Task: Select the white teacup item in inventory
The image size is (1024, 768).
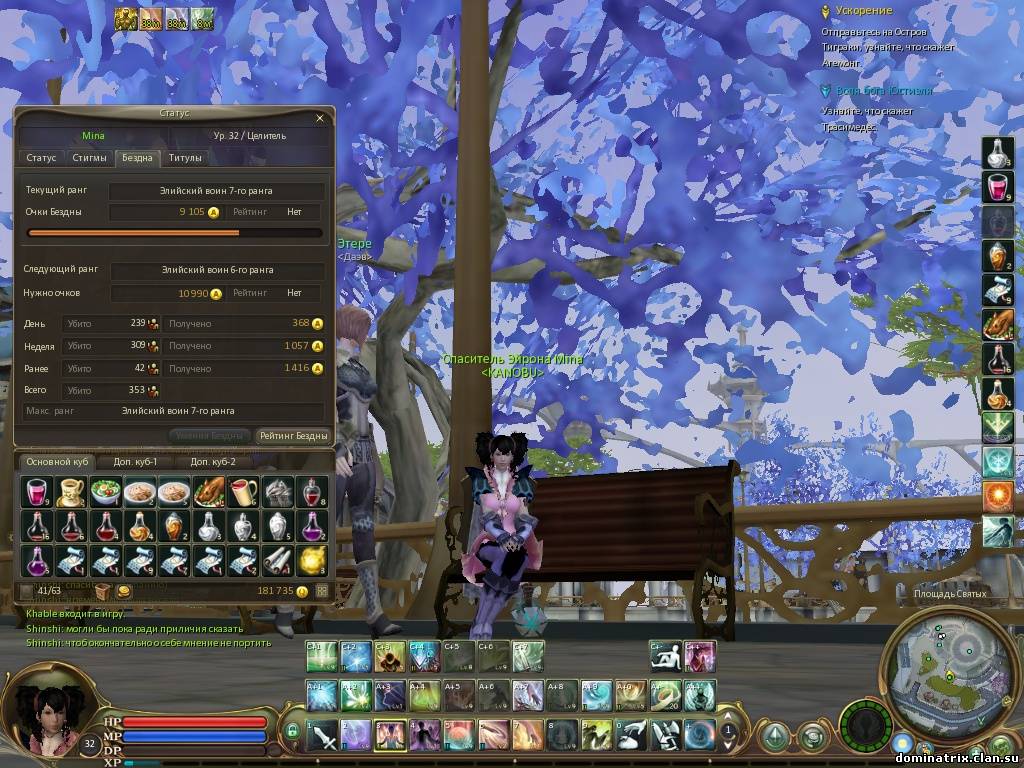Action: 71,491
